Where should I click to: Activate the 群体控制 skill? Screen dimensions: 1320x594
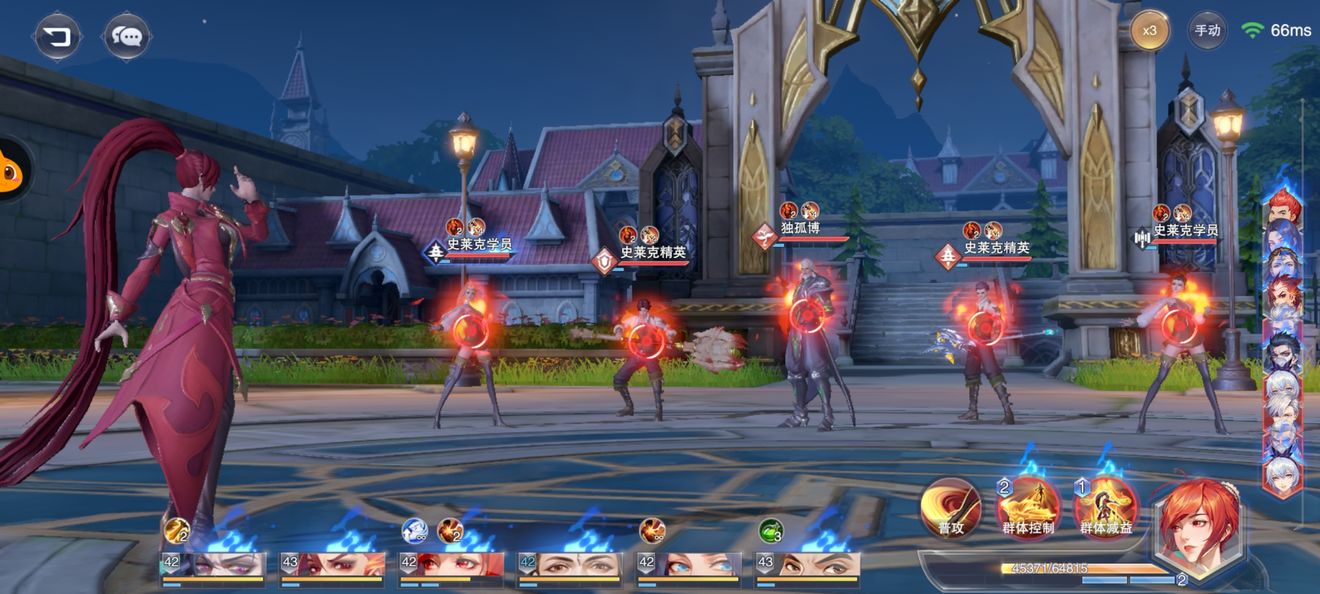(x=1028, y=508)
